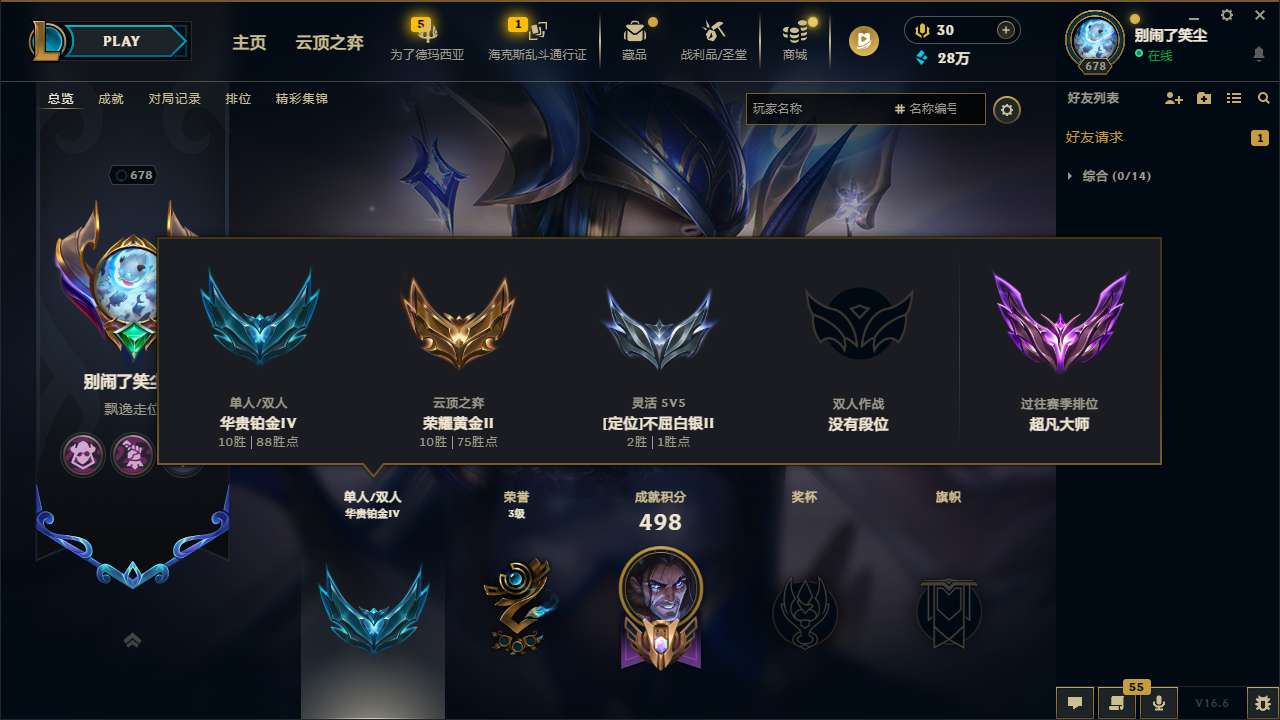Image resolution: width=1280 pixels, height=720 pixels.
Task: Click the add friend icon
Action: tap(1173, 98)
